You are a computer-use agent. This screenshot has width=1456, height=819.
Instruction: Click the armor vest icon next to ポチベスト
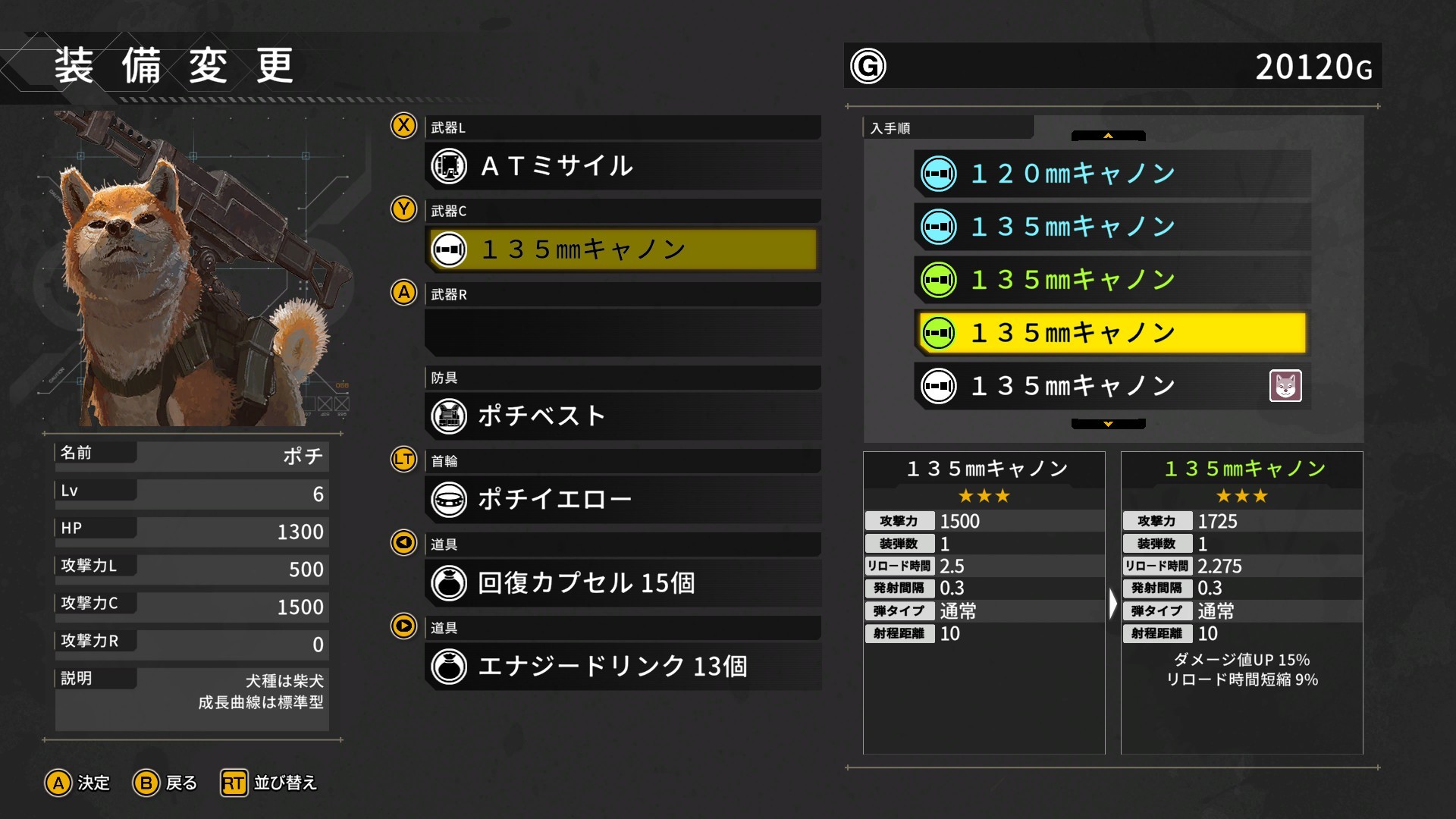(449, 416)
